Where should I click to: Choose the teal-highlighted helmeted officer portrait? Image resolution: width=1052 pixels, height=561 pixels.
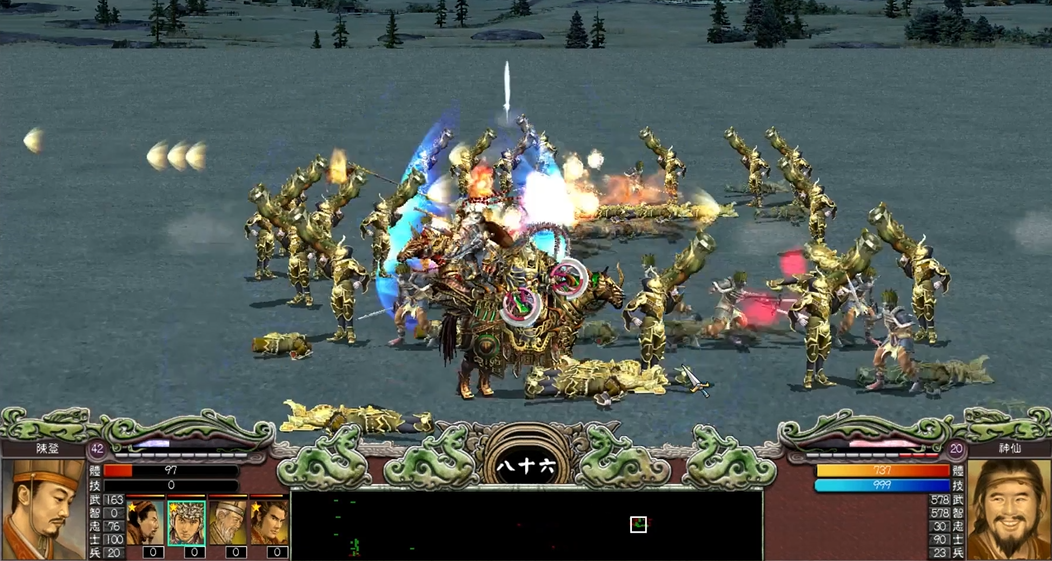pyautogui.click(x=186, y=521)
